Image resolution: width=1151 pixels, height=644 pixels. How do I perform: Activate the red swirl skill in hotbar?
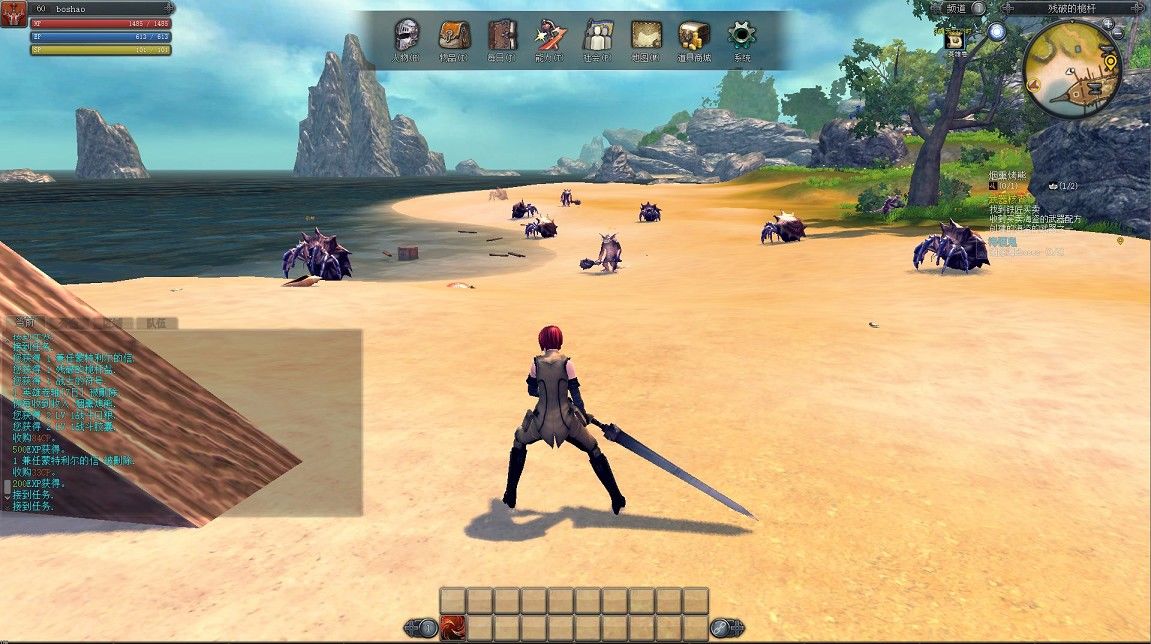452,627
